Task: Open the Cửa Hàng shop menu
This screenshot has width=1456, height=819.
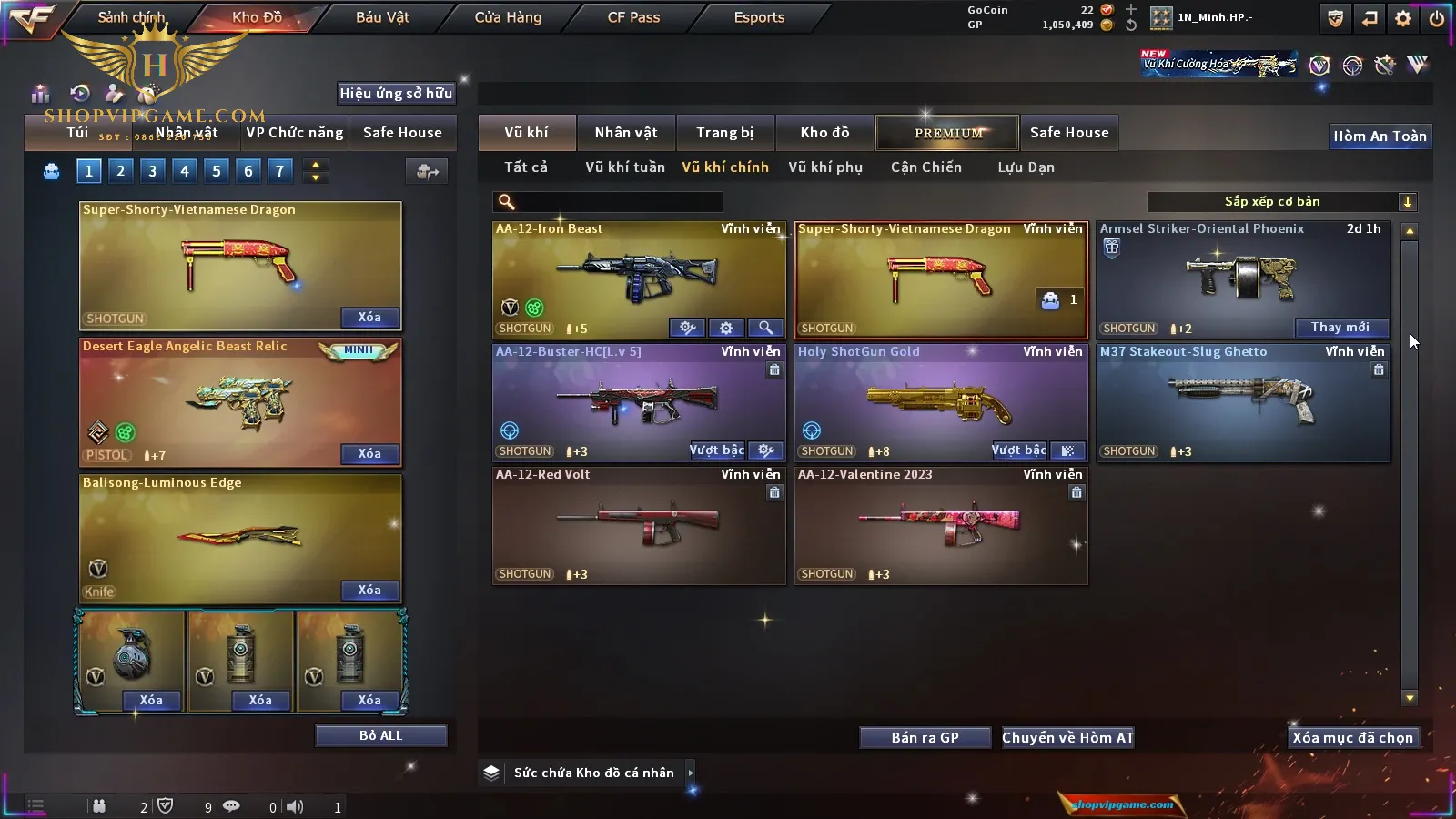Action: [x=508, y=17]
